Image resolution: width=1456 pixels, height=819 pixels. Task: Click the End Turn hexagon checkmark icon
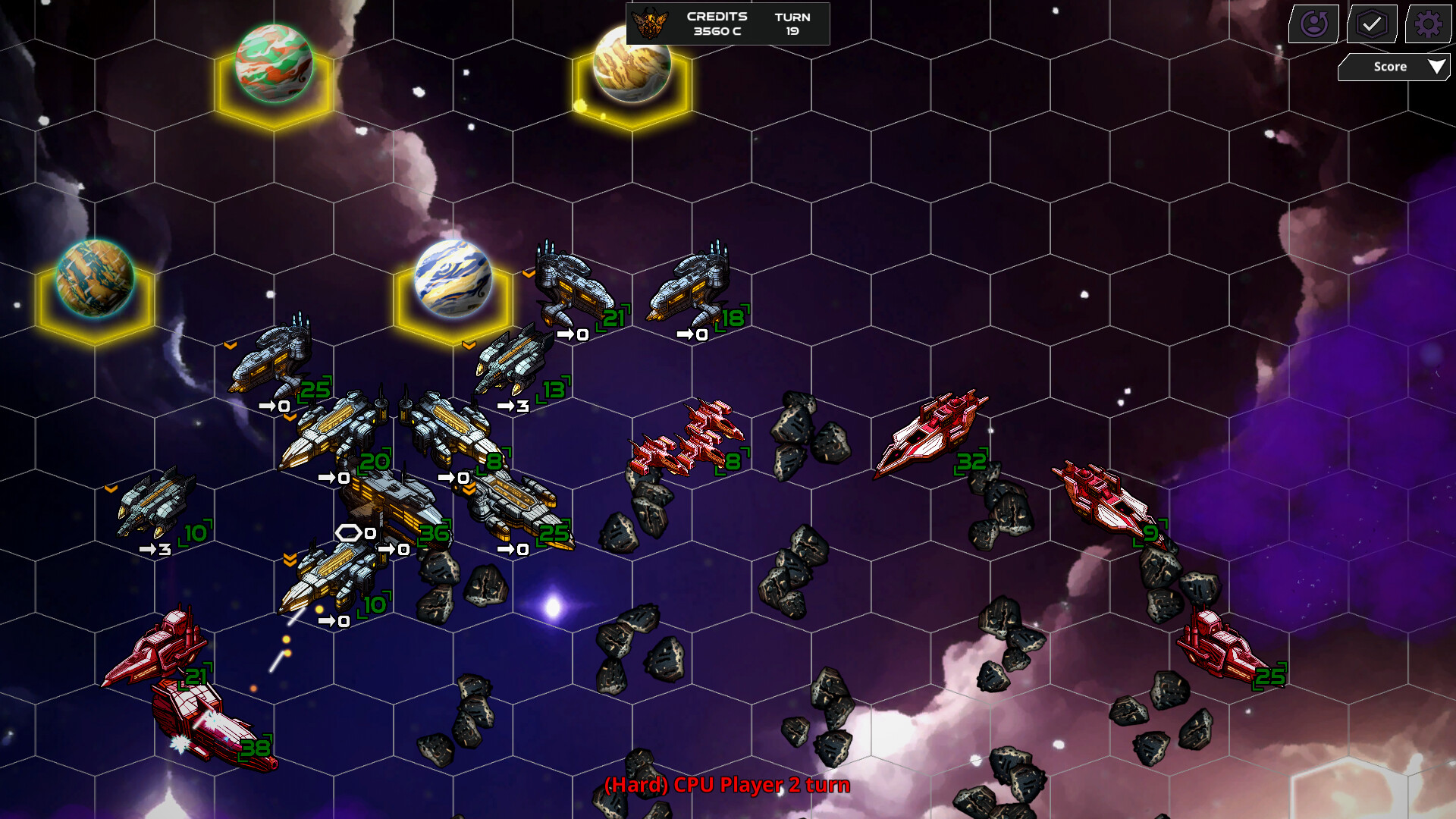(1373, 24)
